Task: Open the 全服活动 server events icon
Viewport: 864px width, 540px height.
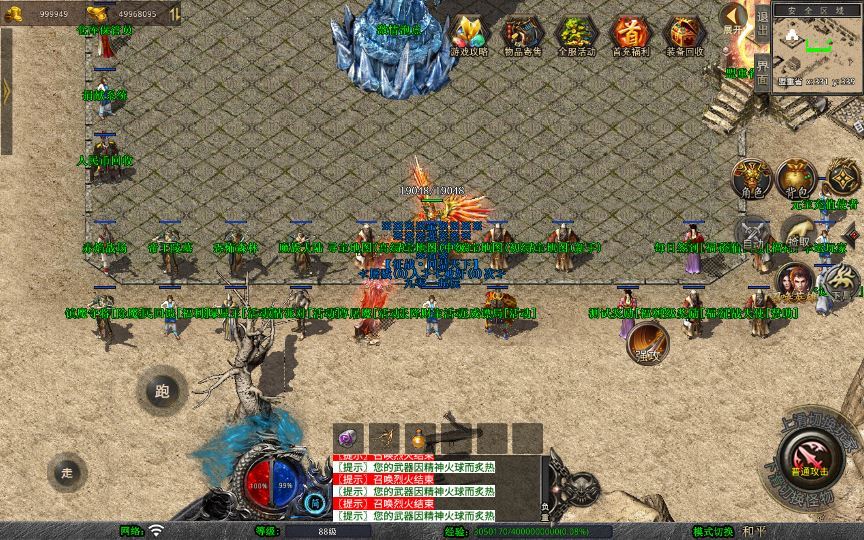Action: [576, 36]
